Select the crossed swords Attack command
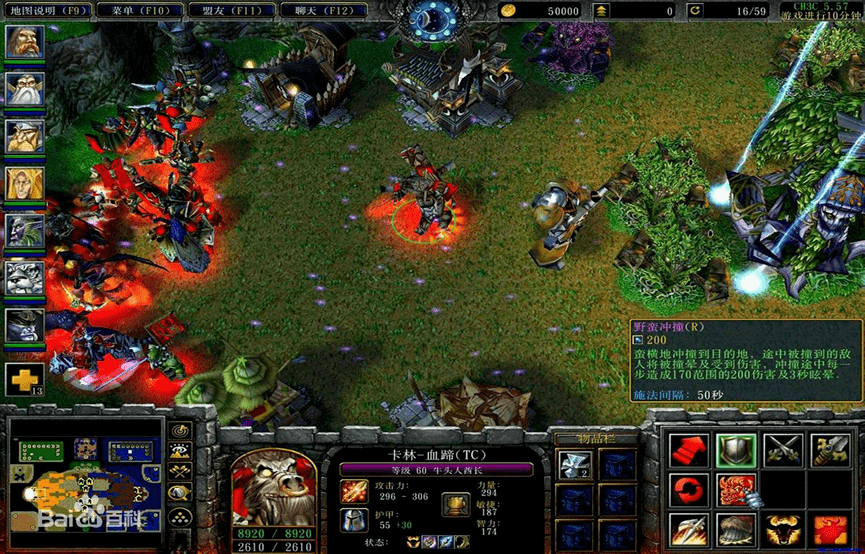 click(x=783, y=450)
